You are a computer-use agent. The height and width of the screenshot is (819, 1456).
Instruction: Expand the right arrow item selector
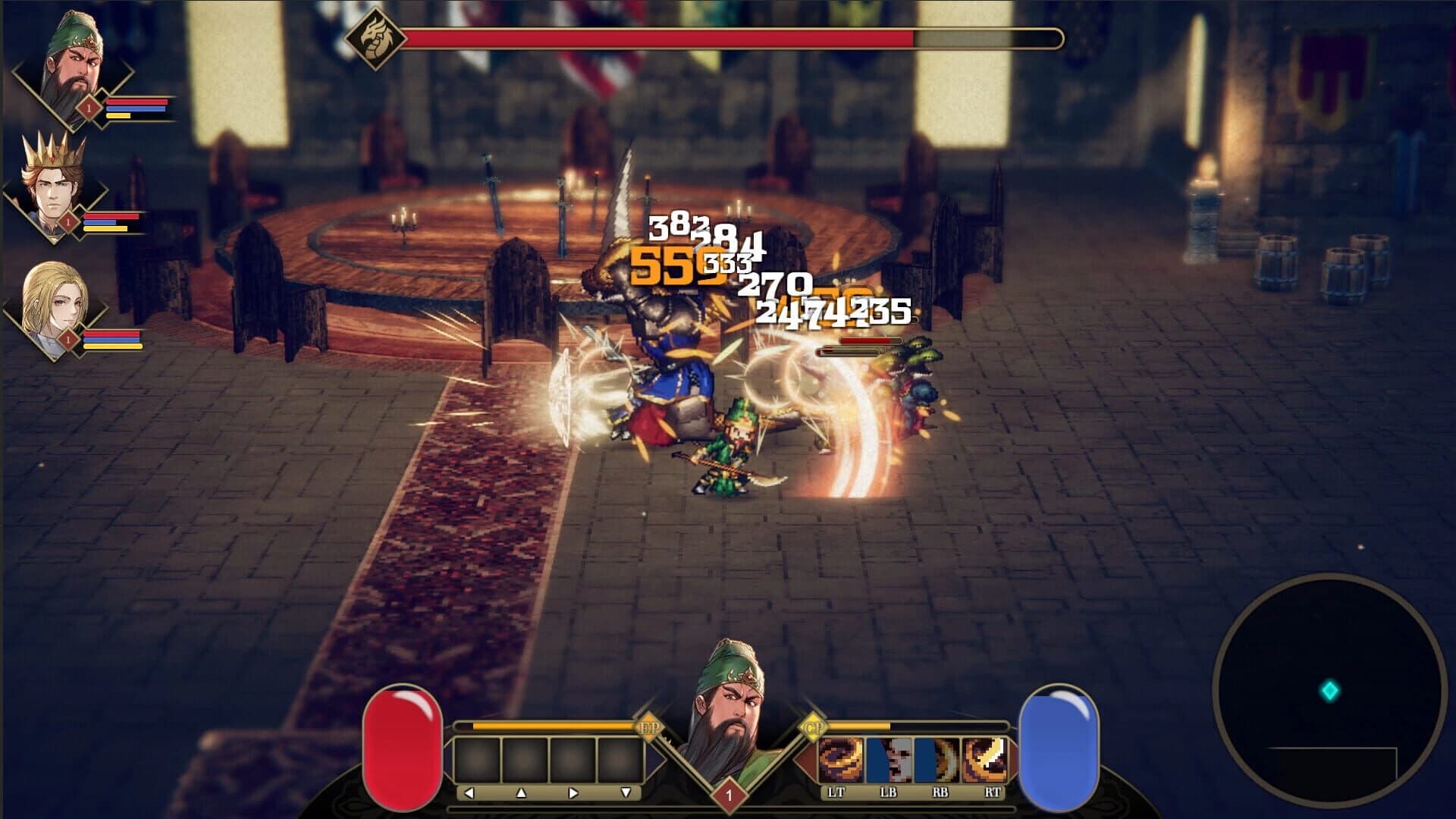(x=573, y=794)
